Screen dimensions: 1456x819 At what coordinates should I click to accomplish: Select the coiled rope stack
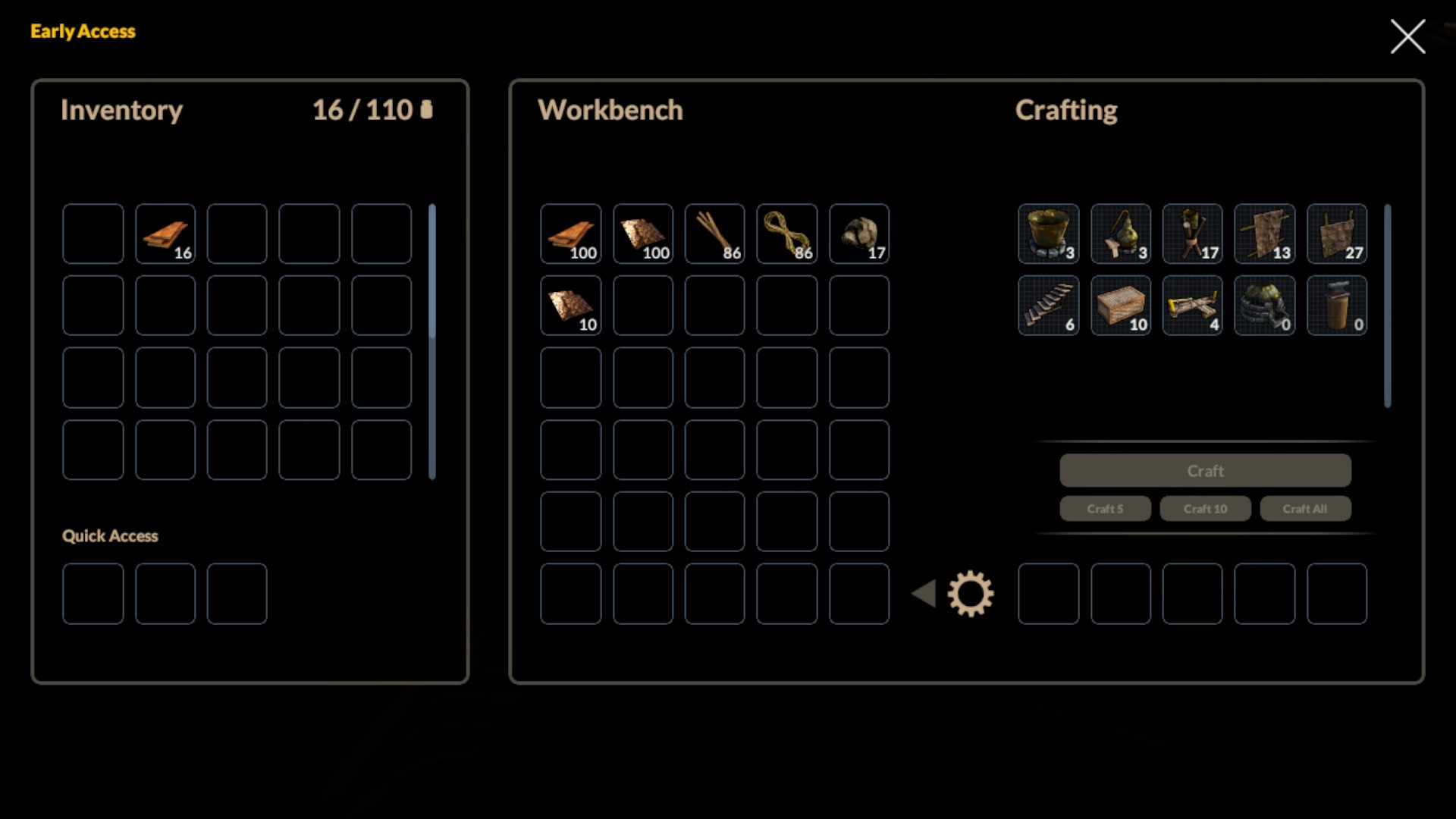(x=786, y=234)
